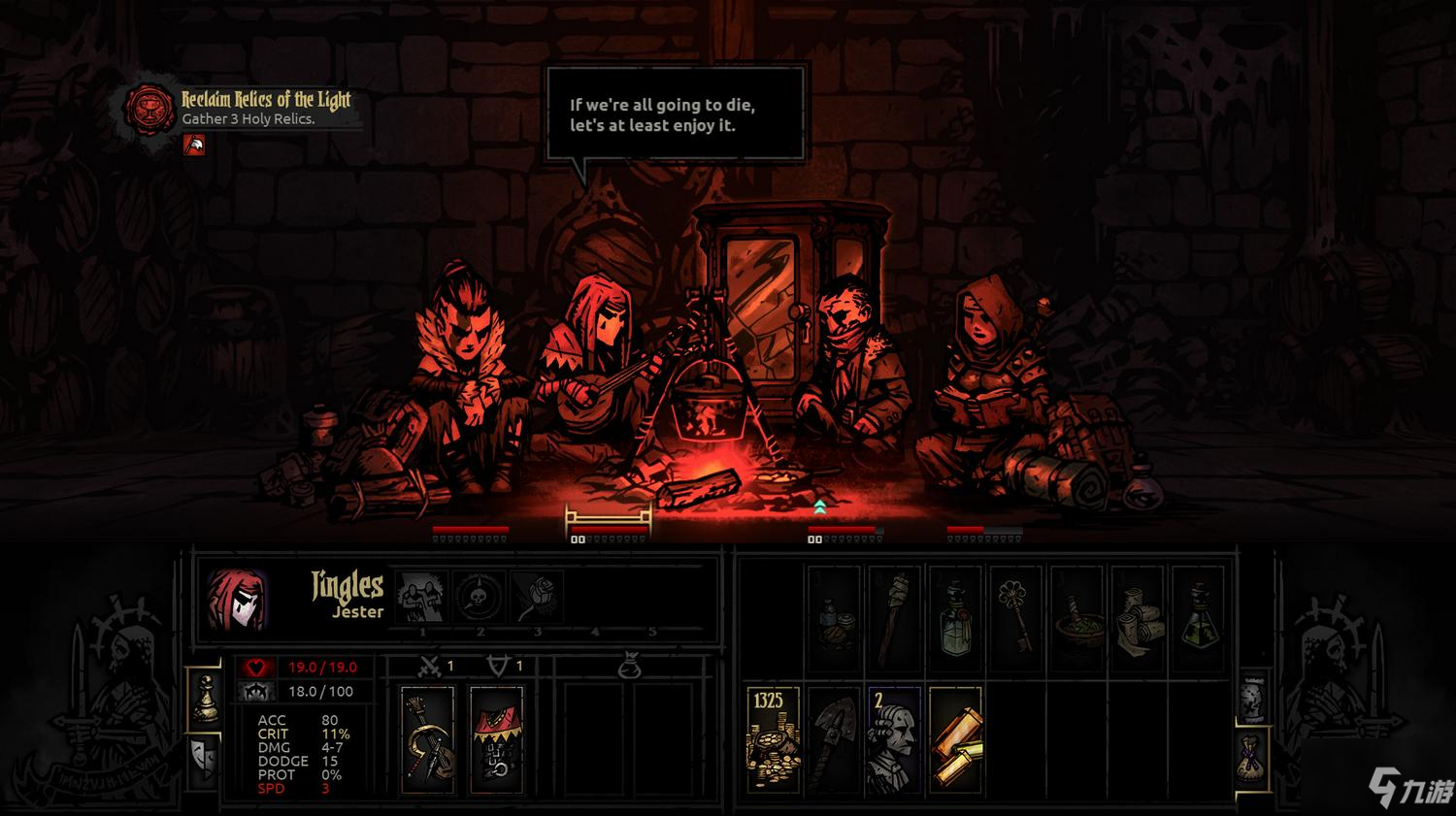Select Jingles the Jester's portrait

coord(236,599)
